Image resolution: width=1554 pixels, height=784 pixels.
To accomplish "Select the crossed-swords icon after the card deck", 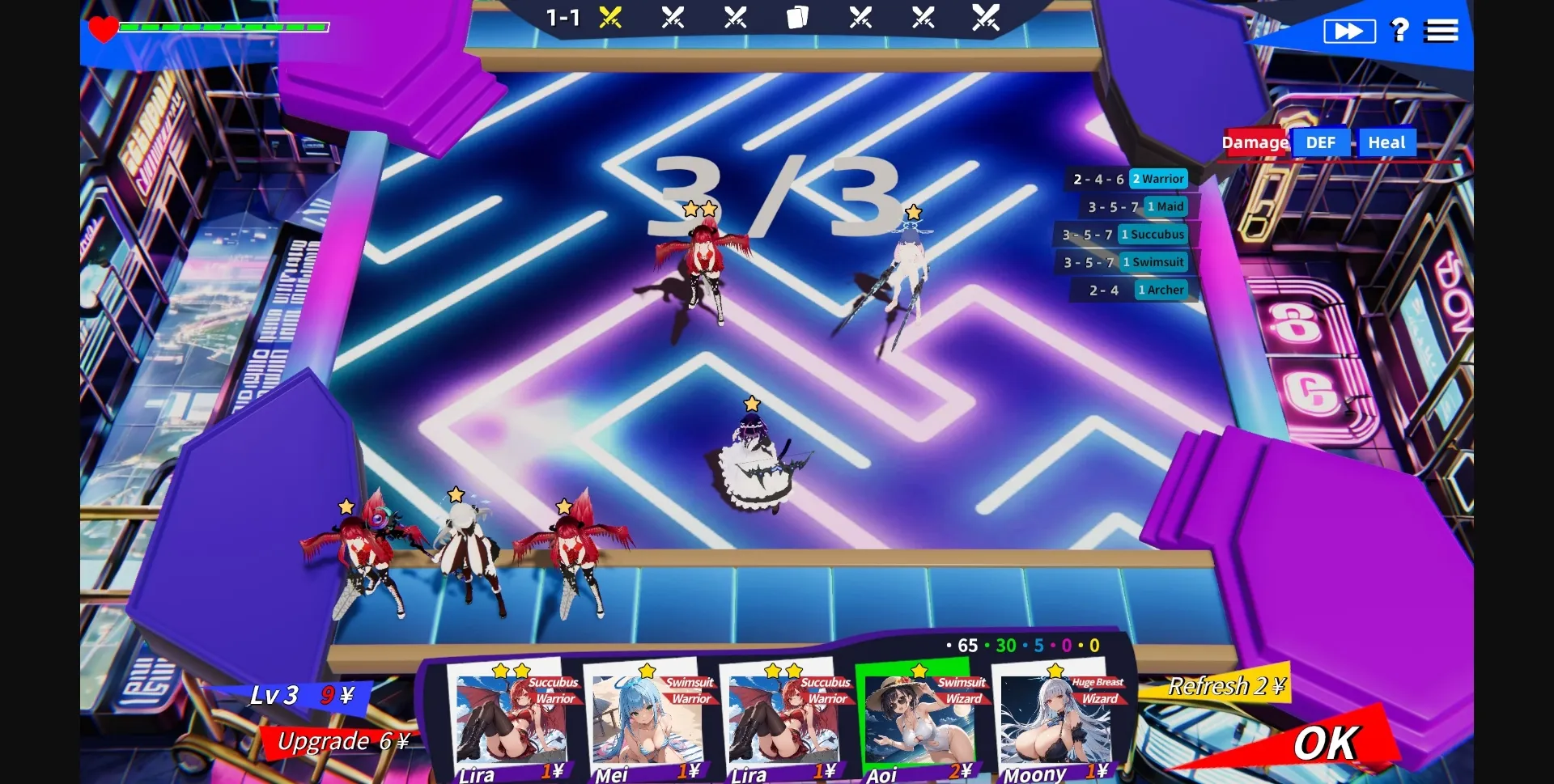I will coord(860,16).
